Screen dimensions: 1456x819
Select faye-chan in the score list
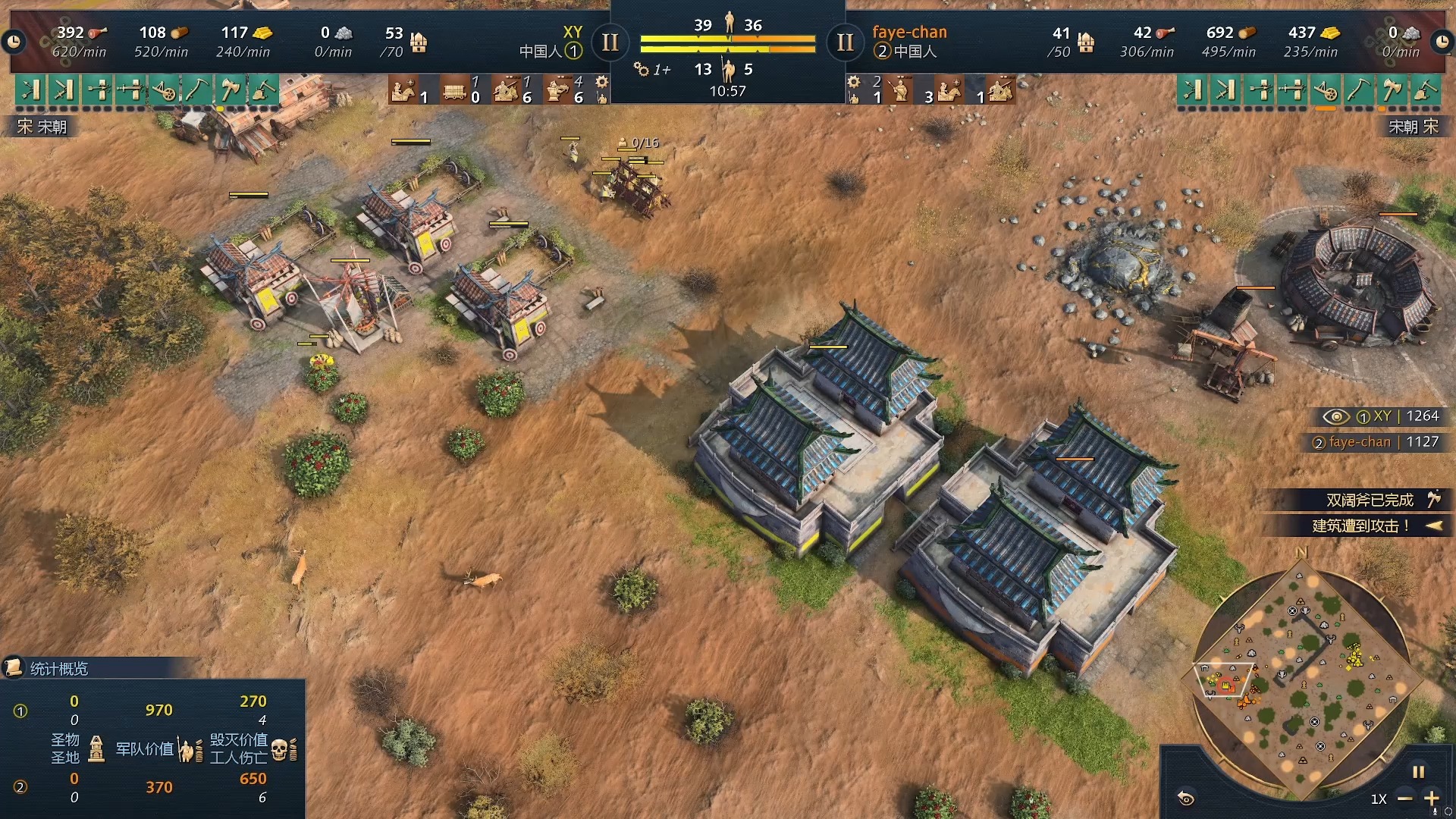(x=1360, y=442)
